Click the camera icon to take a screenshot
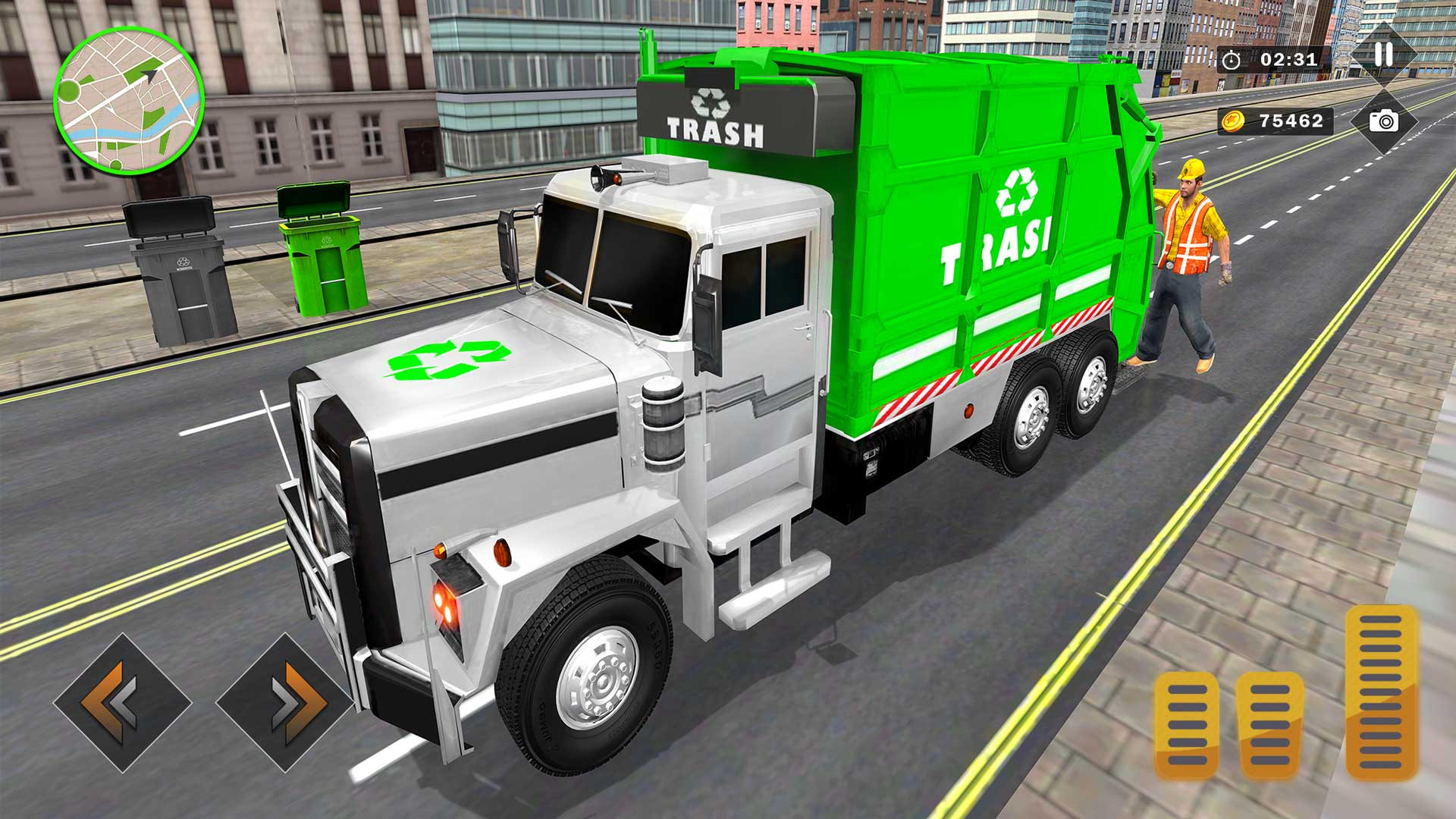1456x819 pixels. click(1382, 121)
